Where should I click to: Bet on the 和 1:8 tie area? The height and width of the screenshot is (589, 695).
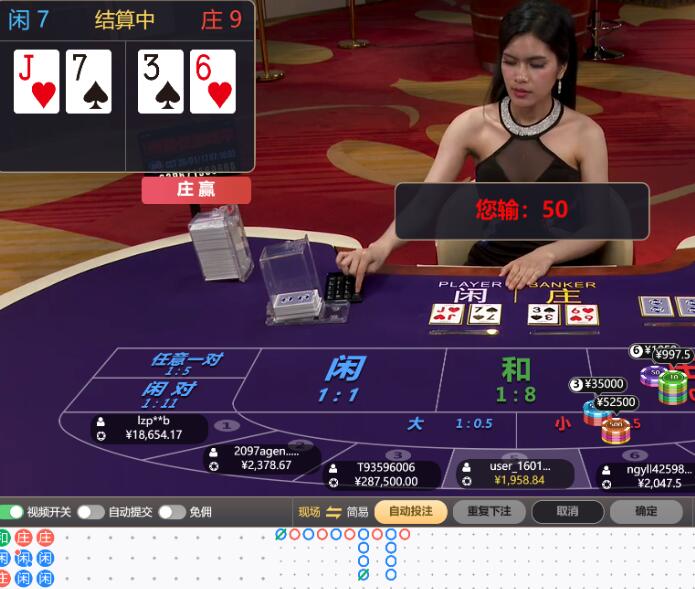(516, 379)
